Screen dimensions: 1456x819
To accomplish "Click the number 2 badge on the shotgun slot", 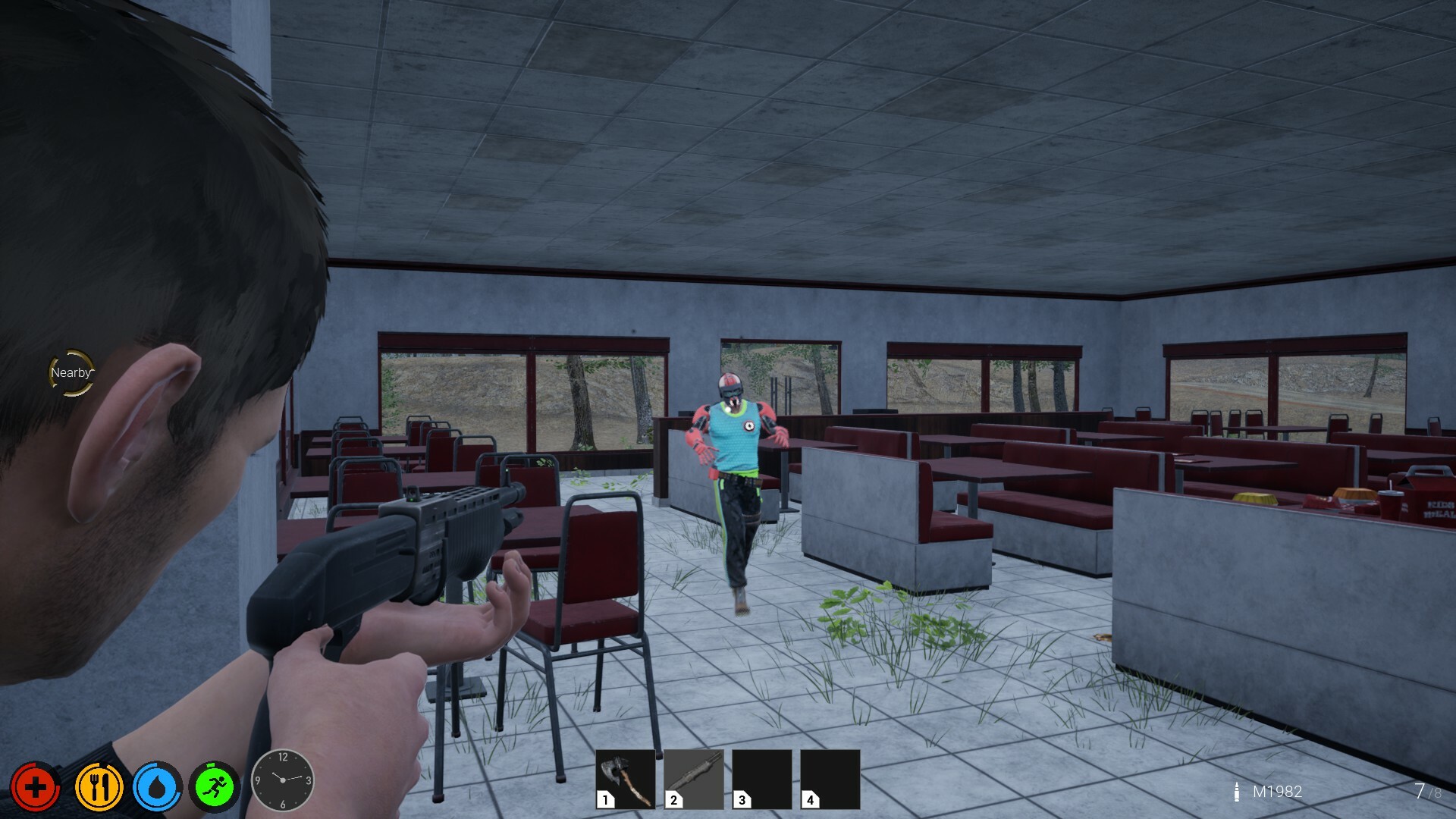I will coord(672,800).
